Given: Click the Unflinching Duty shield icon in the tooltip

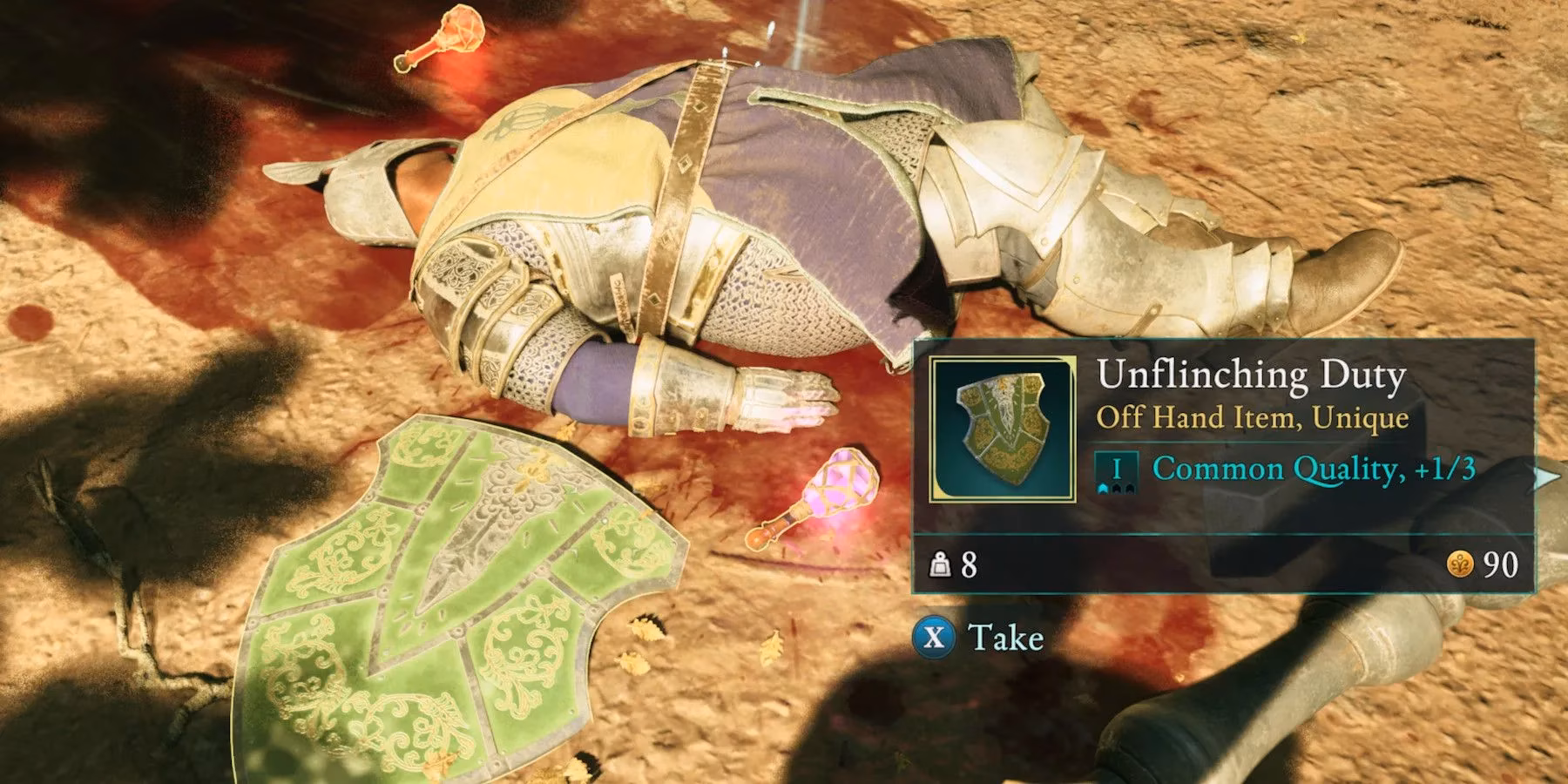Looking at the screenshot, I should (1002, 428).
